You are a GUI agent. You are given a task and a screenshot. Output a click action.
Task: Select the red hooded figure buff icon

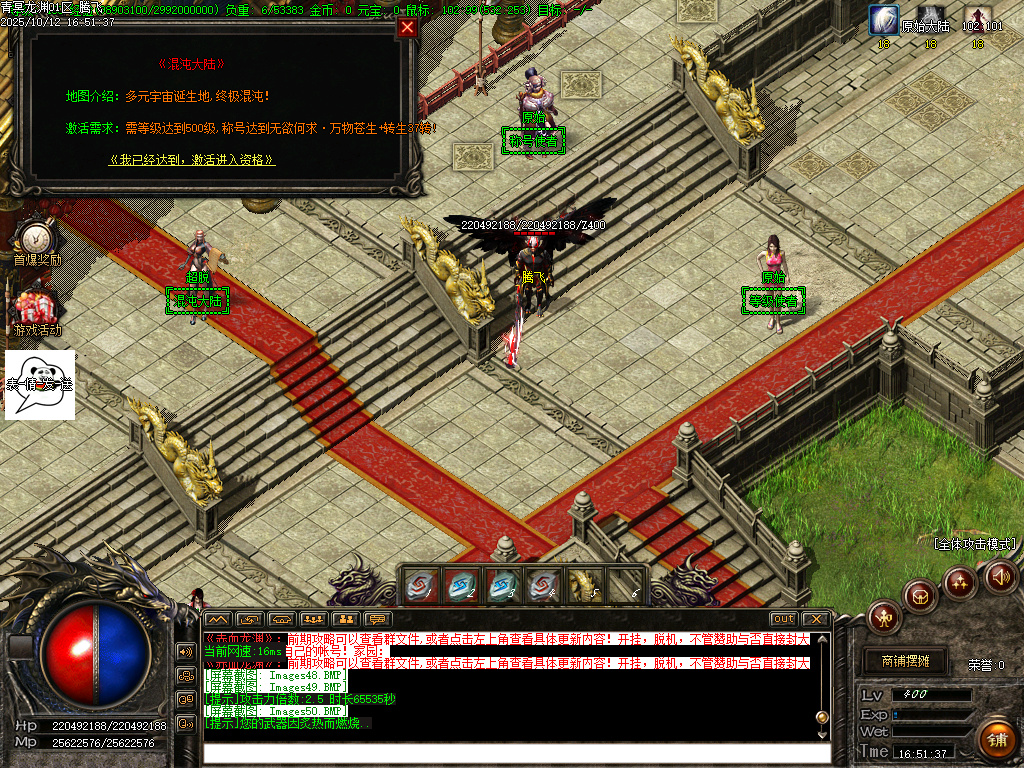point(977,20)
